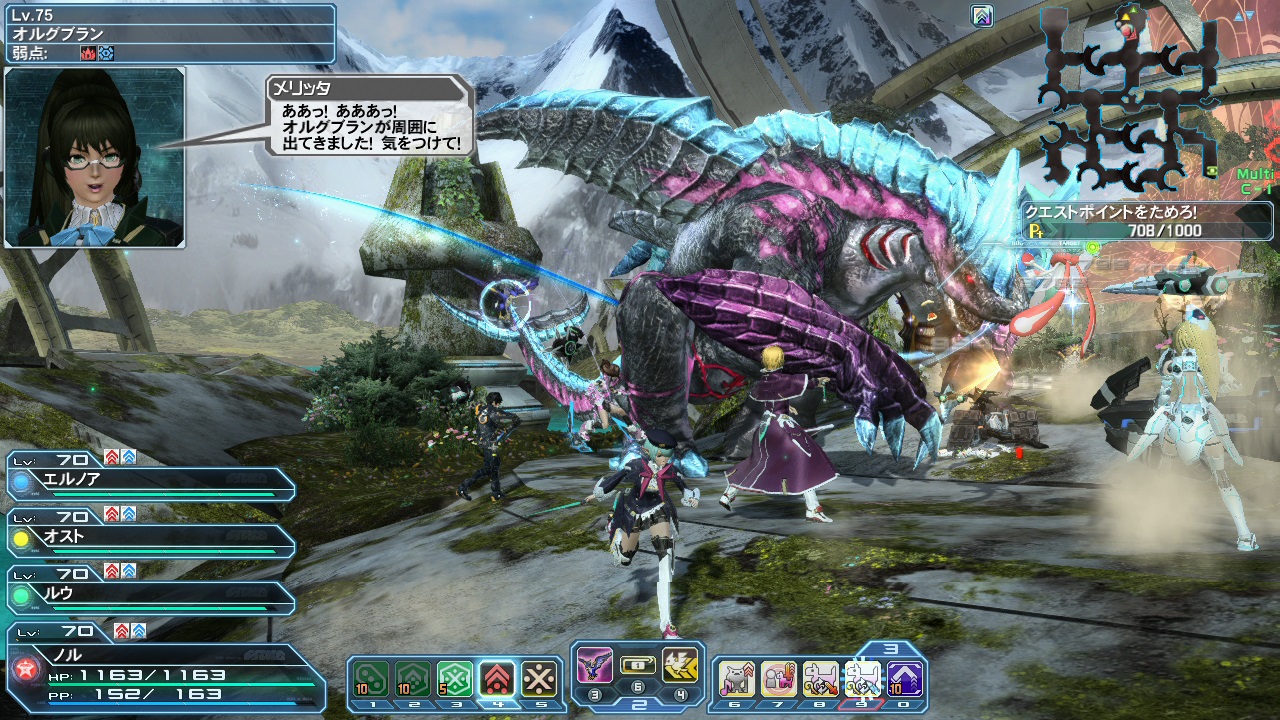Select the purple bird weapon action icon
Viewport: 1280px width, 720px height.
[595, 665]
